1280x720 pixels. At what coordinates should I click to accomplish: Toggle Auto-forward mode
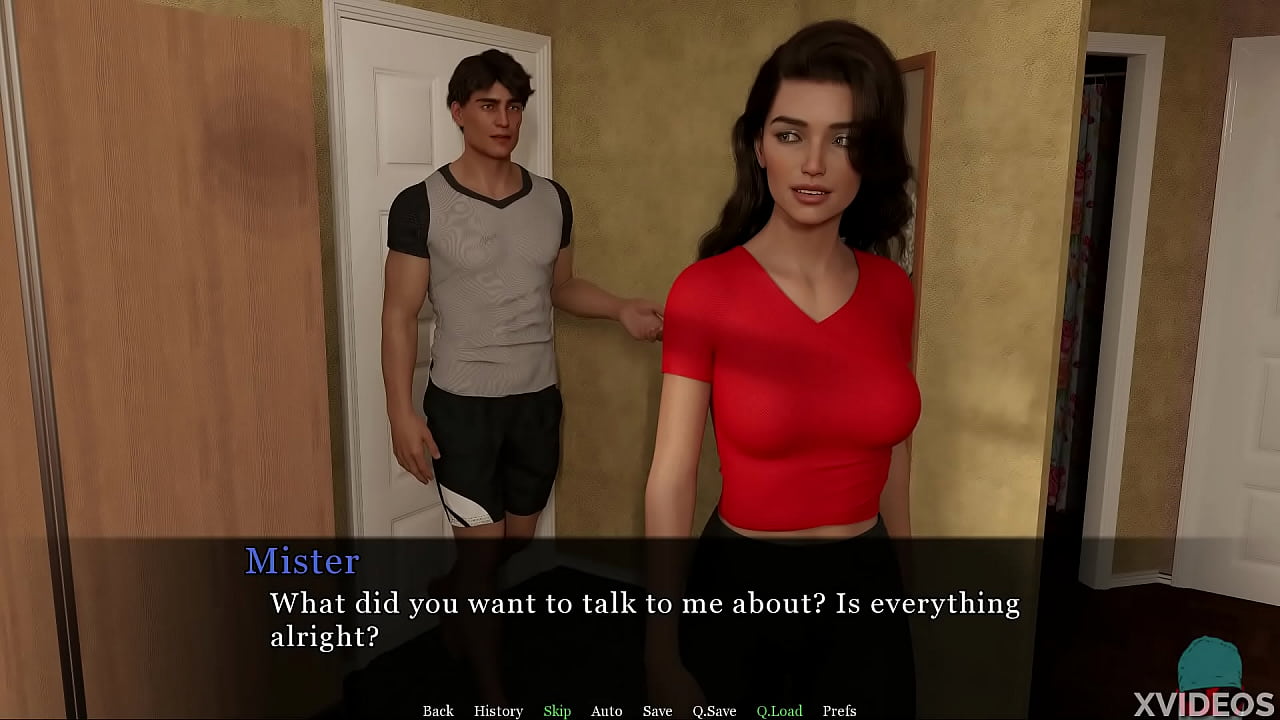pyautogui.click(x=606, y=710)
